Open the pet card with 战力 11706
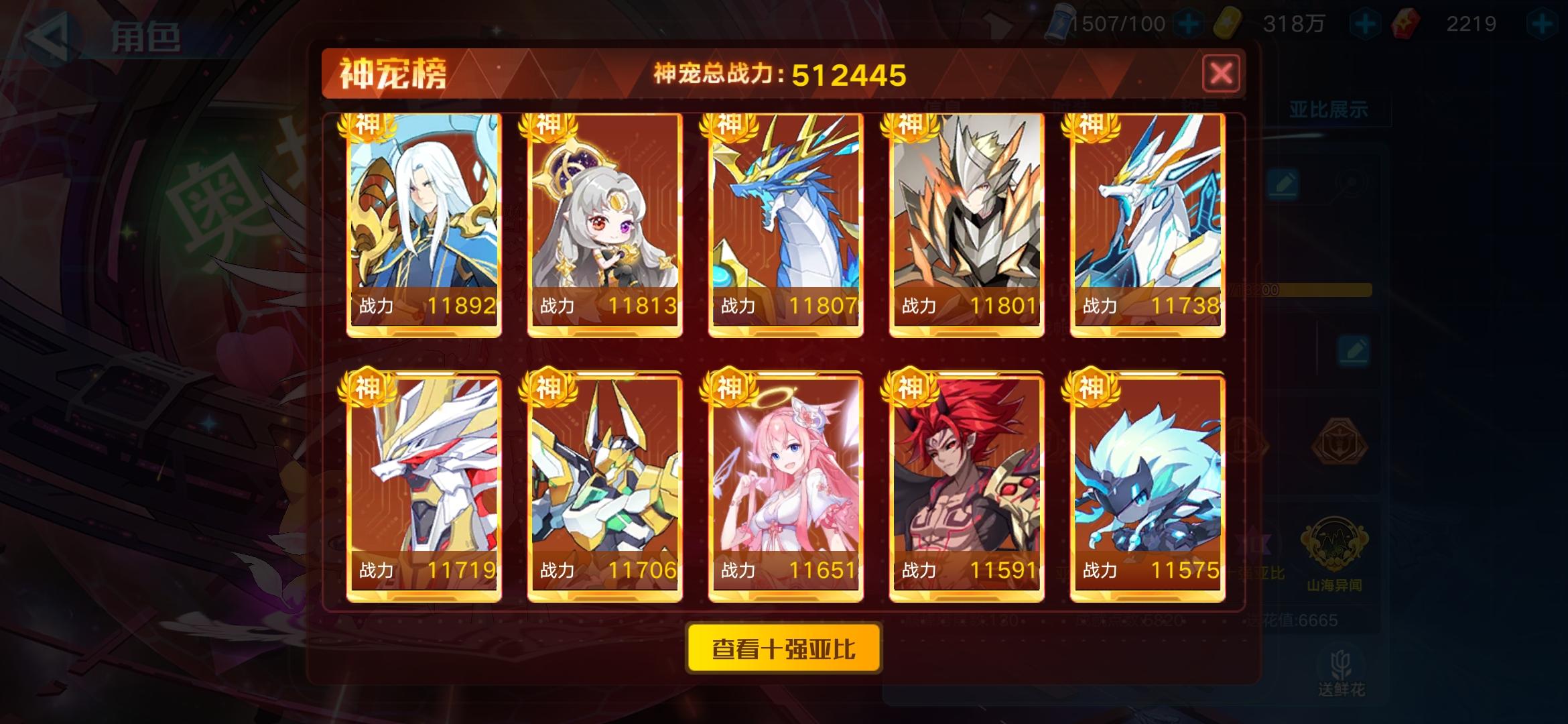 [604, 481]
